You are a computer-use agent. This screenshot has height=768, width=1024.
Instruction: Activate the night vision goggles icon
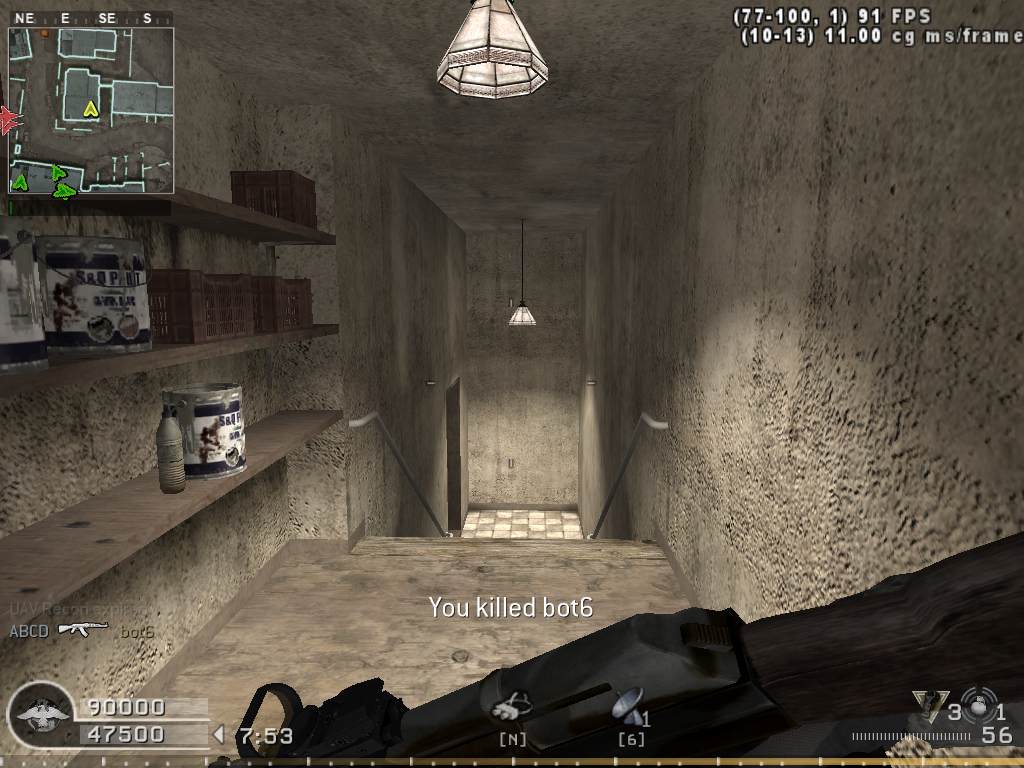511,707
